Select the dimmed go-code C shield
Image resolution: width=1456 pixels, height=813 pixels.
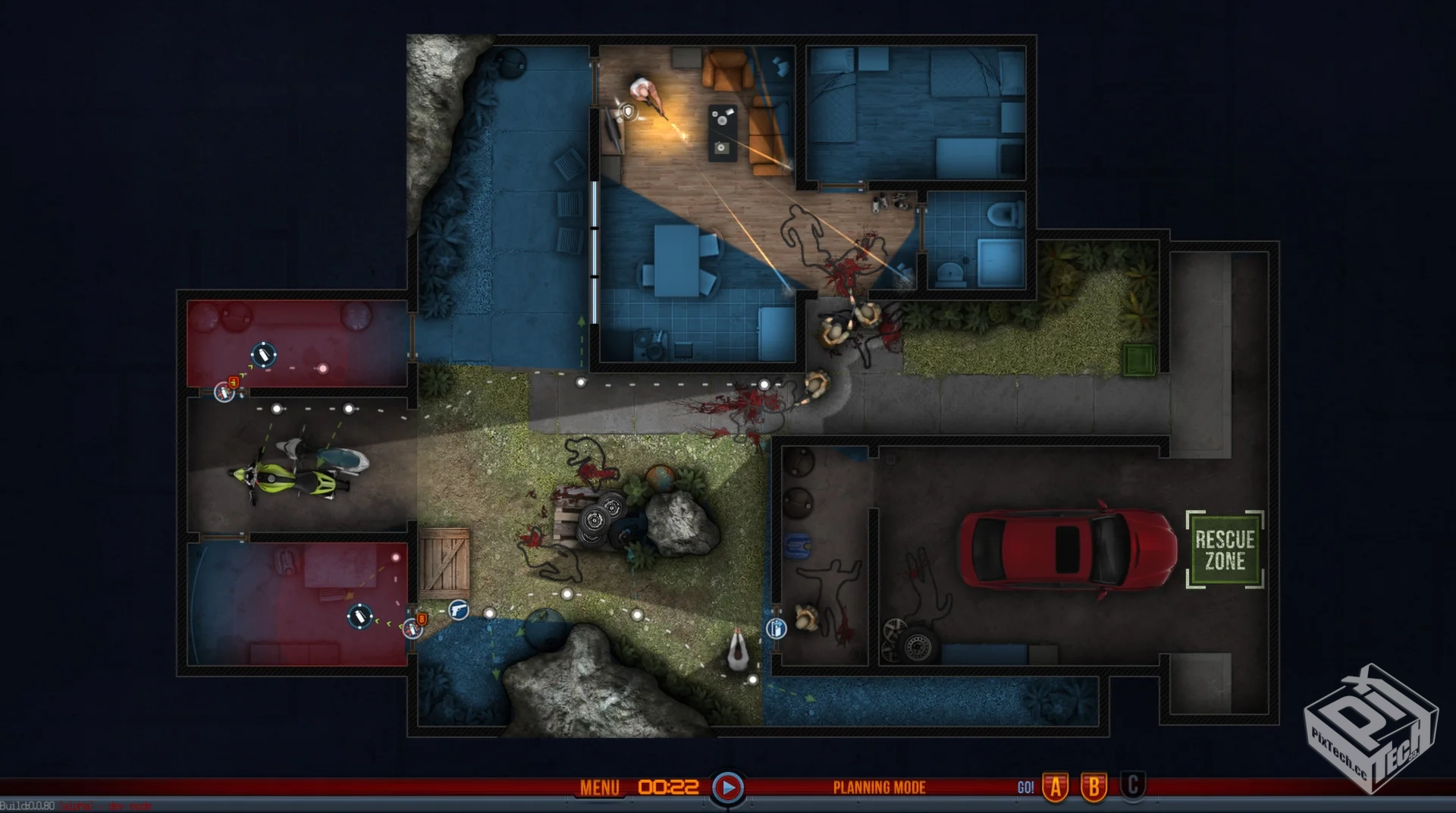point(1132,786)
